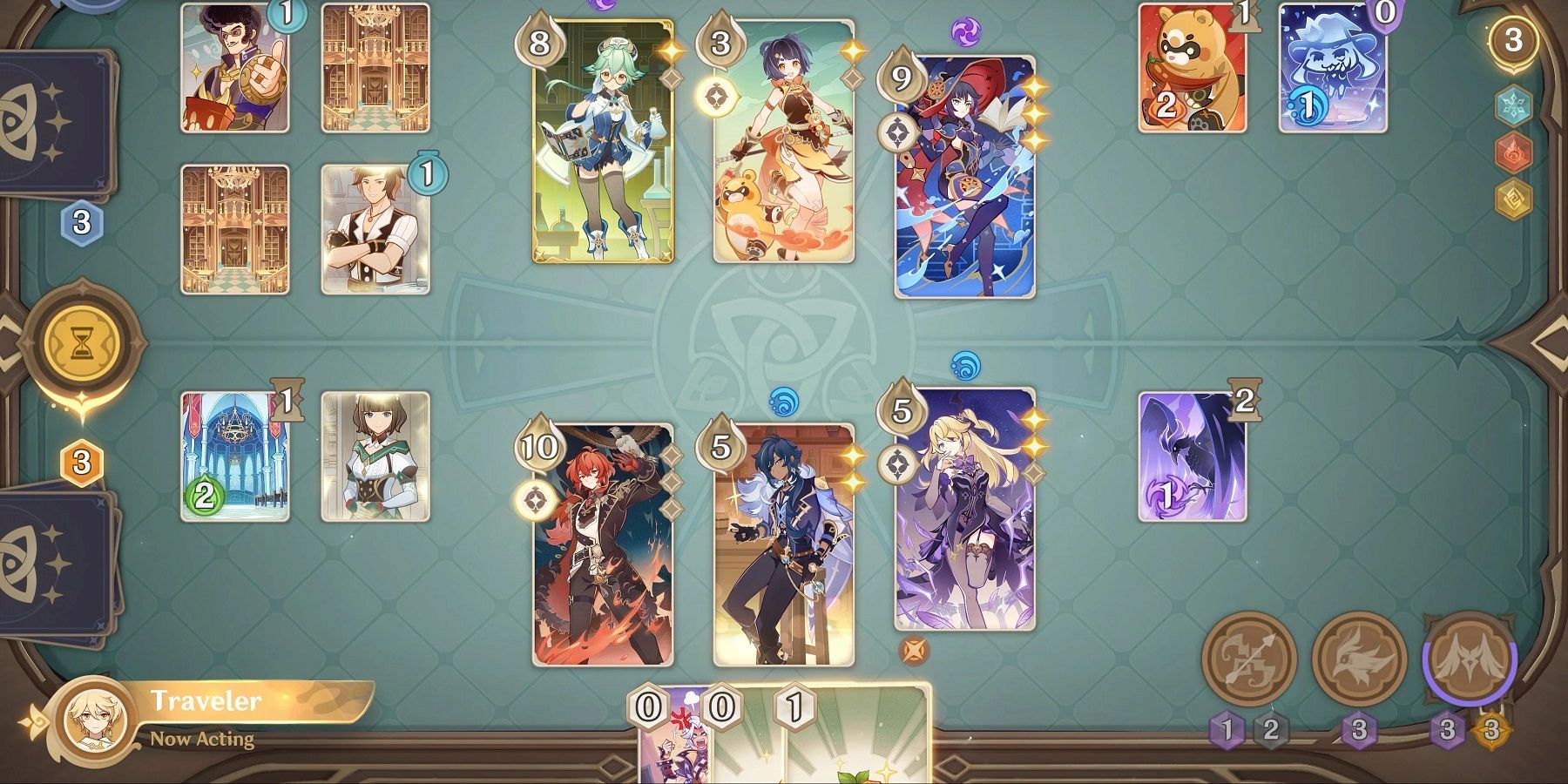
Task: Use Fischl's normal attack bow skill
Action: pyautogui.click(x=1248, y=659)
